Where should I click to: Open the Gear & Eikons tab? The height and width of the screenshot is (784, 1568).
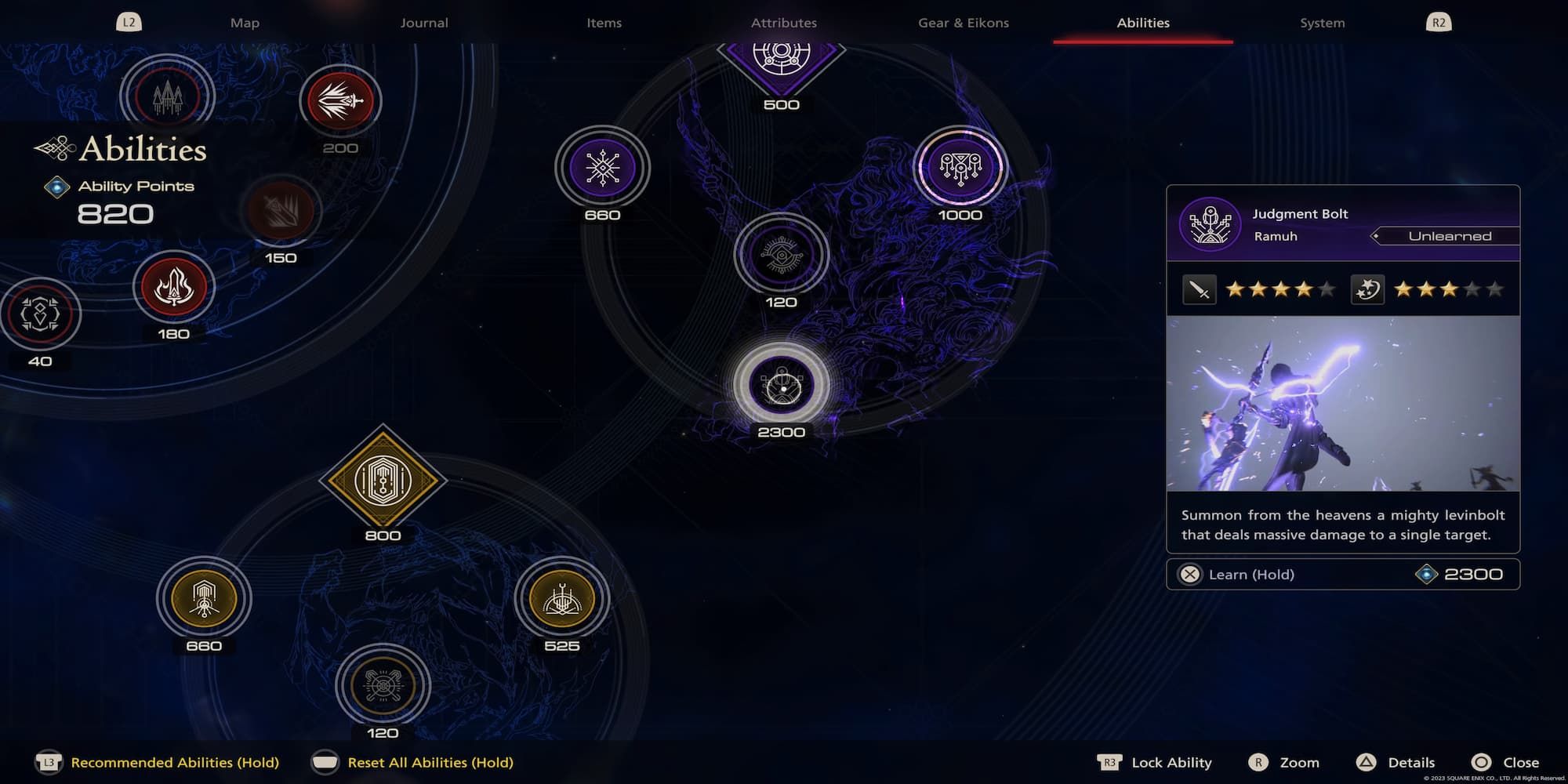coord(964,23)
